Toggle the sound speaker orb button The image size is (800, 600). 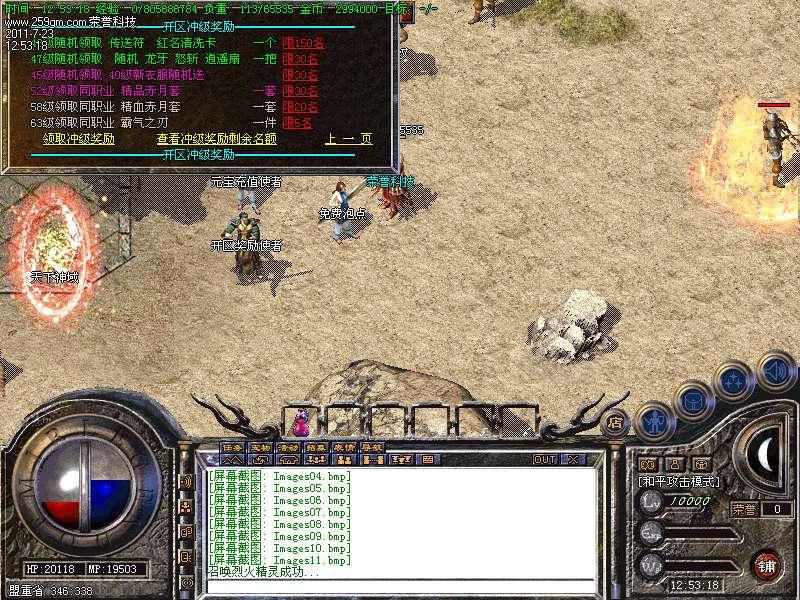(776, 371)
